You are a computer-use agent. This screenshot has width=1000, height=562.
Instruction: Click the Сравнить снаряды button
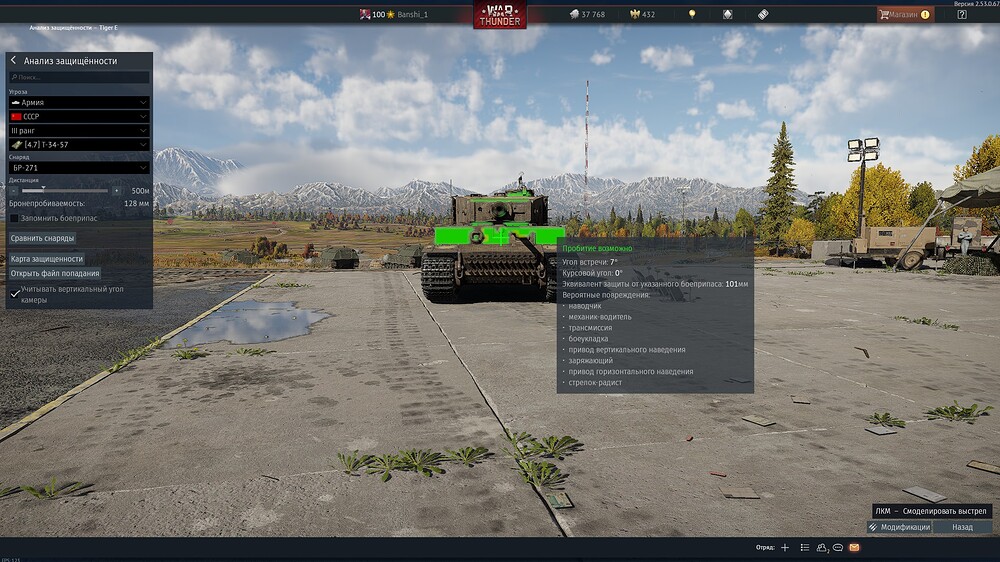(x=42, y=238)
